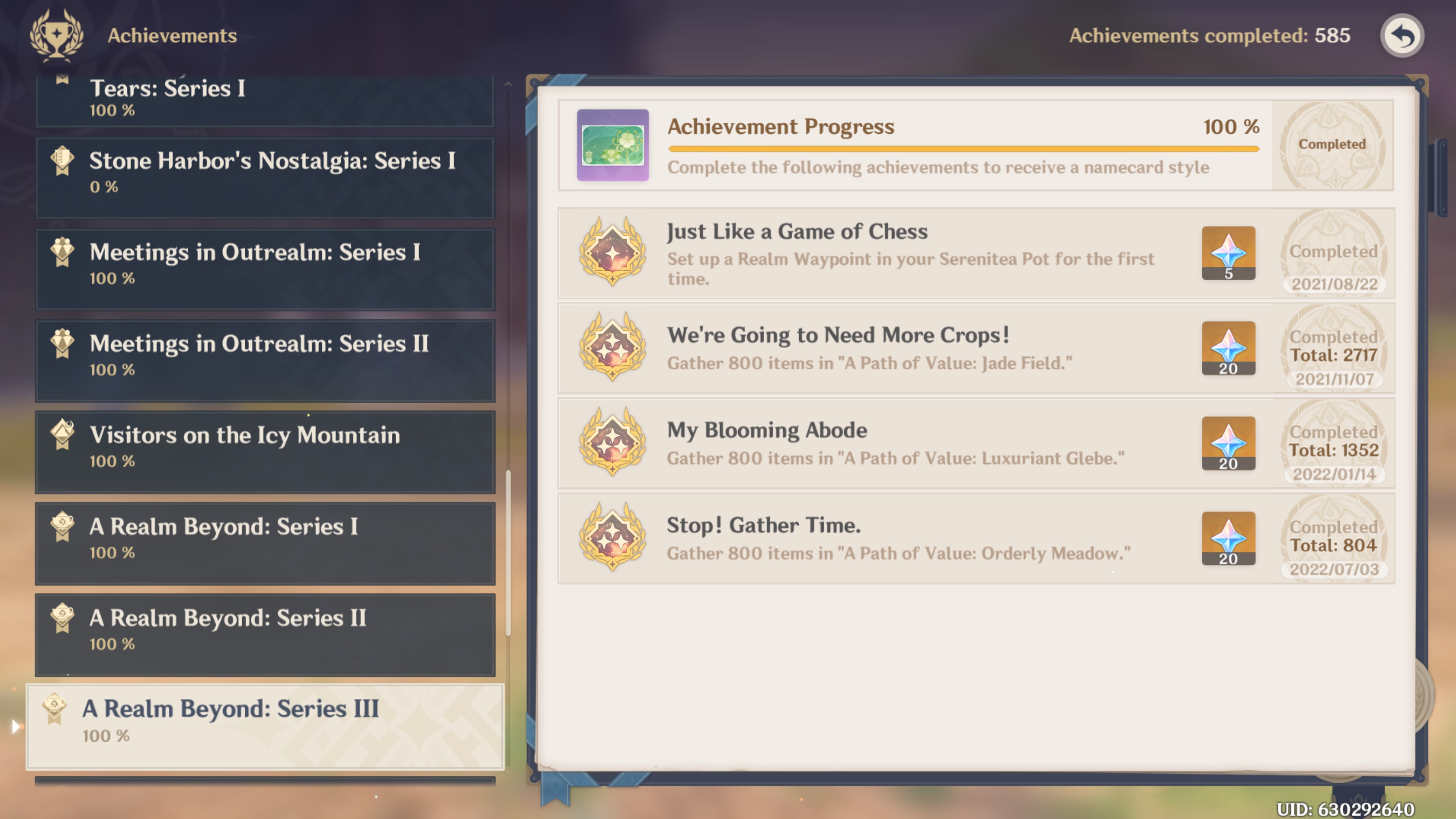
Task: Click the primogem reward for Just Like a Game of Chess
Action: point(1229,253)
